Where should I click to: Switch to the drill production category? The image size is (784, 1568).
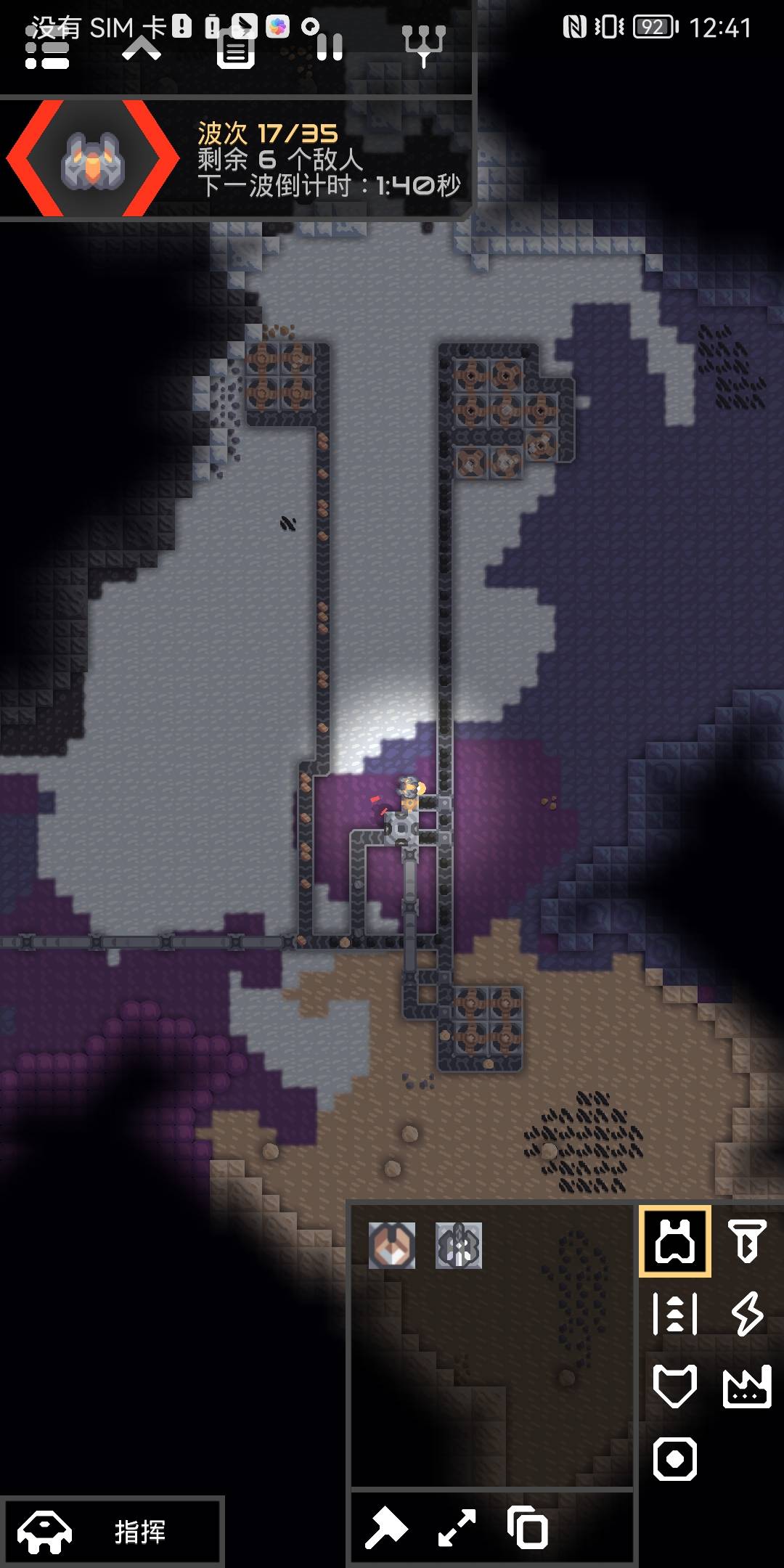(x=747, y=1241)
